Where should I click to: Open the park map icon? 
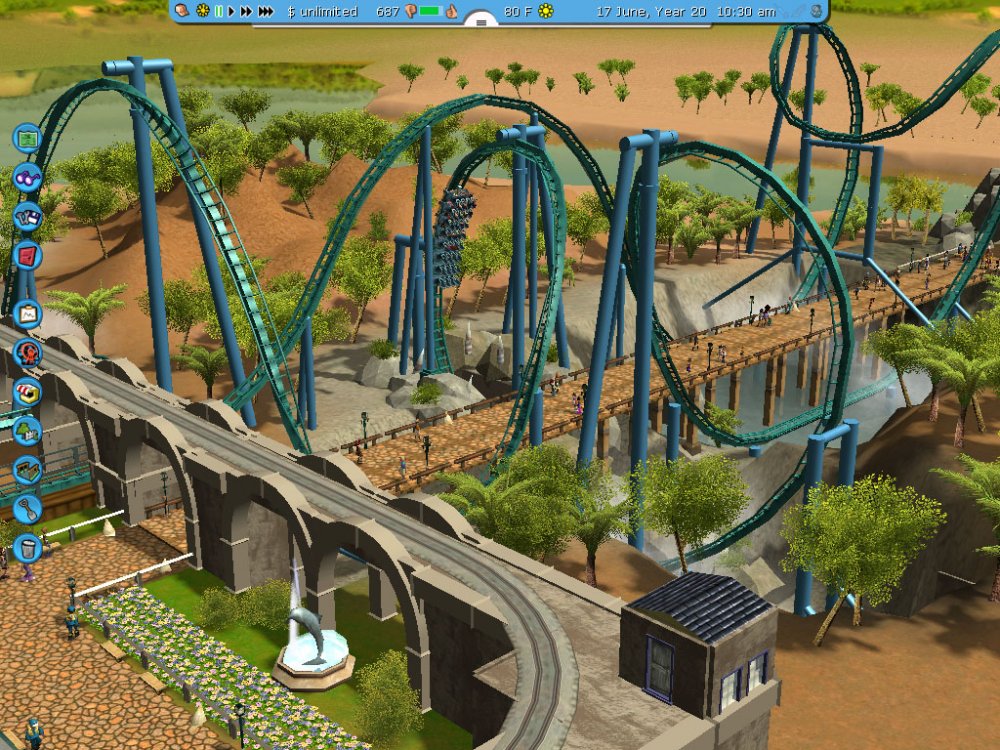coord(27,138)
